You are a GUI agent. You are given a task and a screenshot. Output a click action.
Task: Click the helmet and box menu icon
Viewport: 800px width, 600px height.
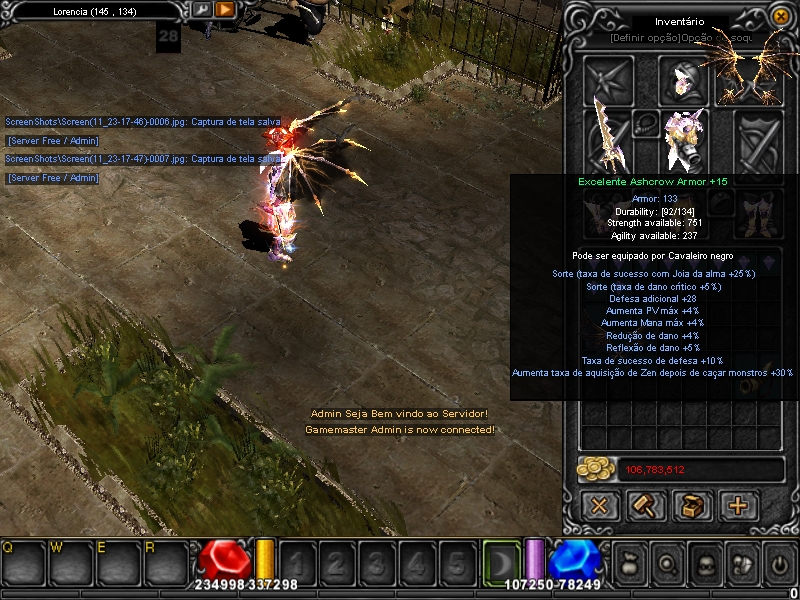pos(741,564)
